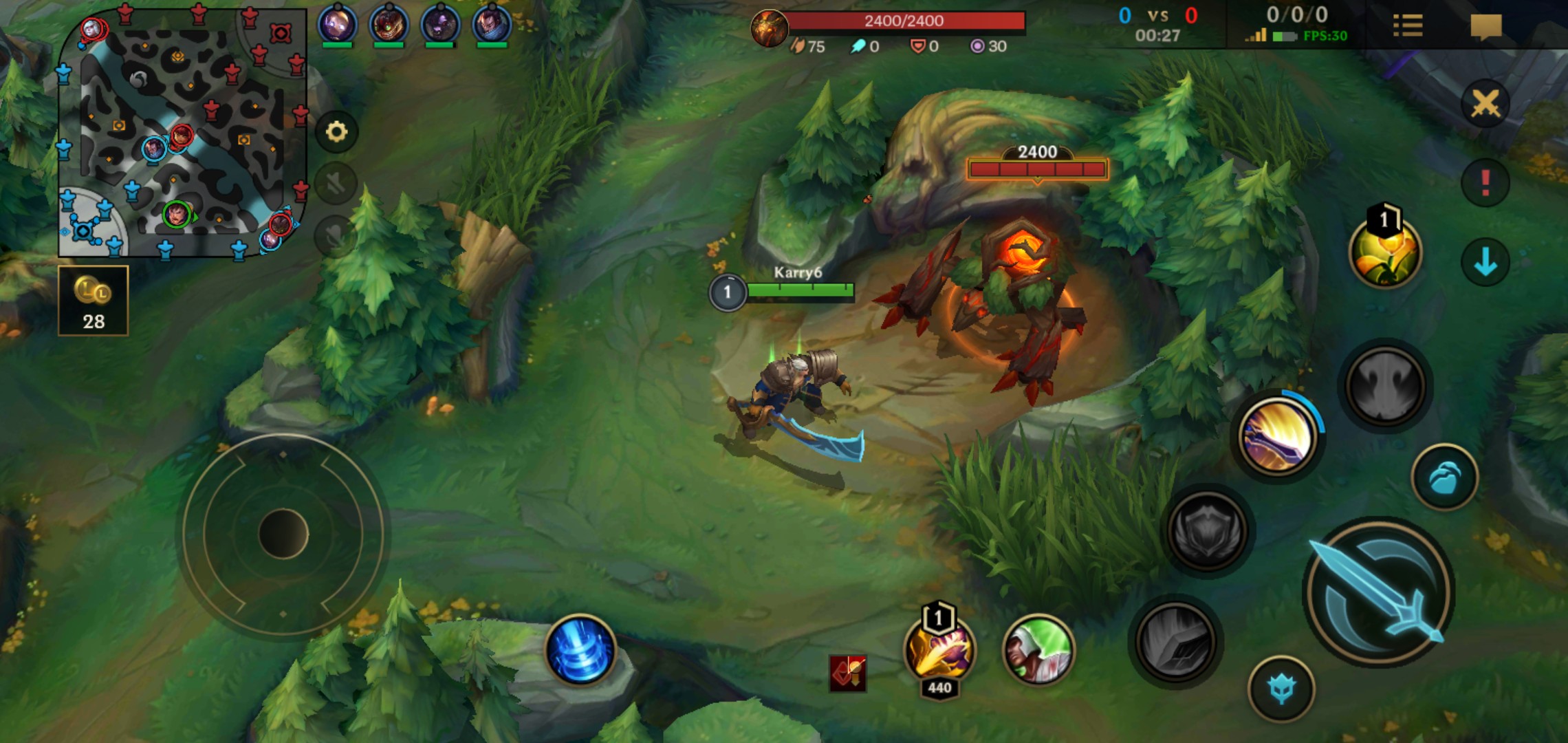Select the greyed-out wings ultimate ability
Screen dimensions: 1568x743
point(1384,385)
